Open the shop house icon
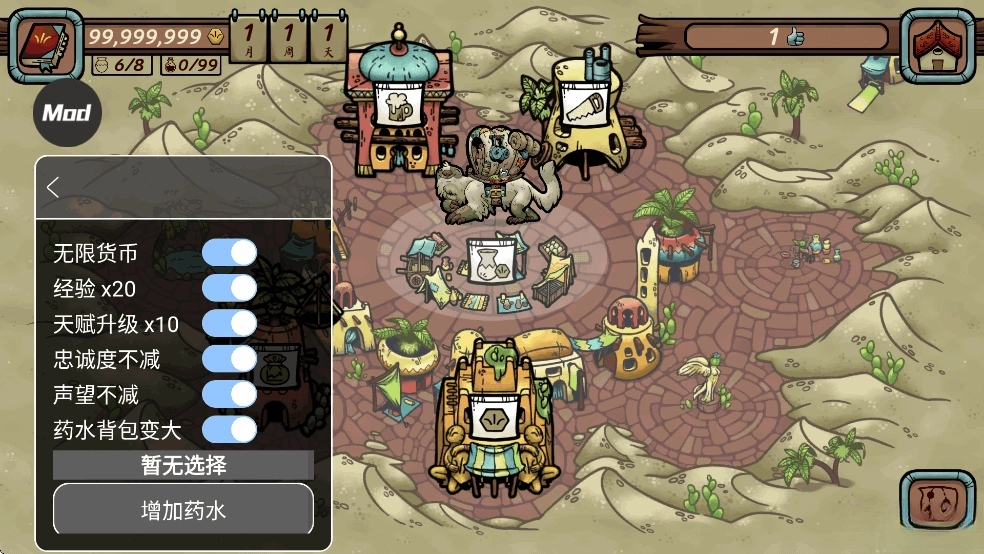The height and width of the screenshot is (554, 984). click(x=937, y=46)
